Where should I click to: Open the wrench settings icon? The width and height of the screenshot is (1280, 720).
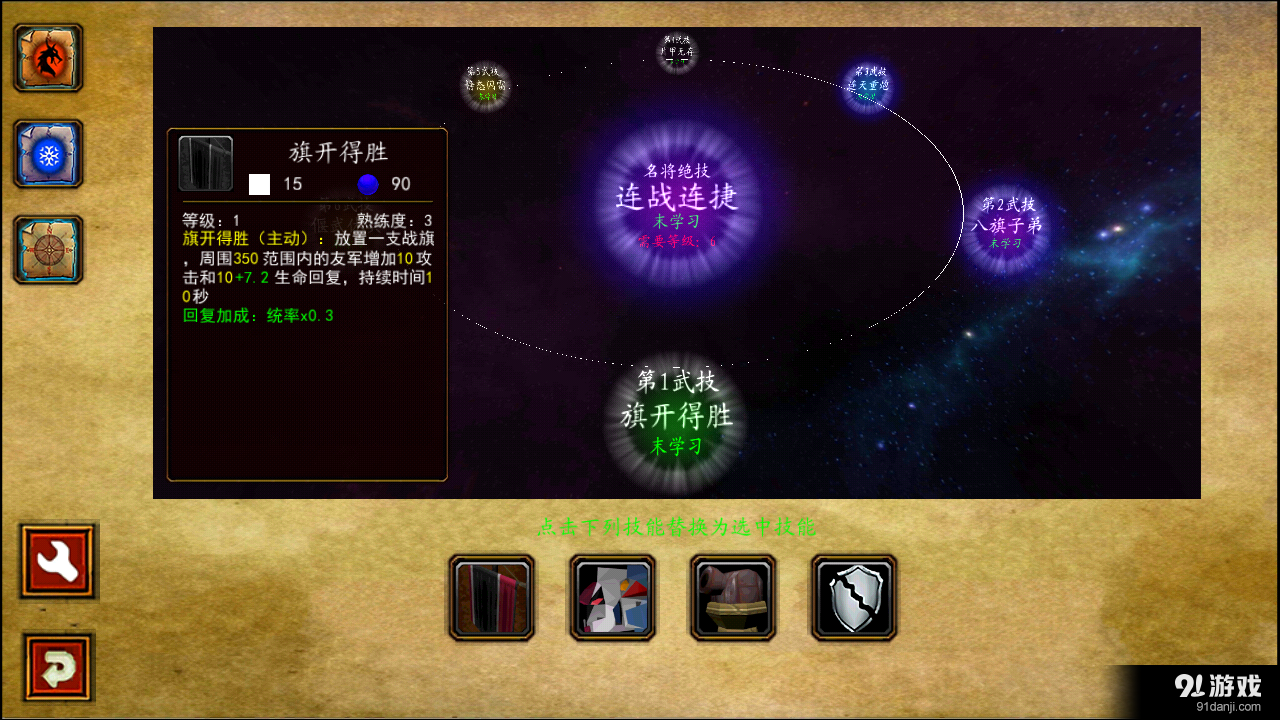[x=57, y=561]
